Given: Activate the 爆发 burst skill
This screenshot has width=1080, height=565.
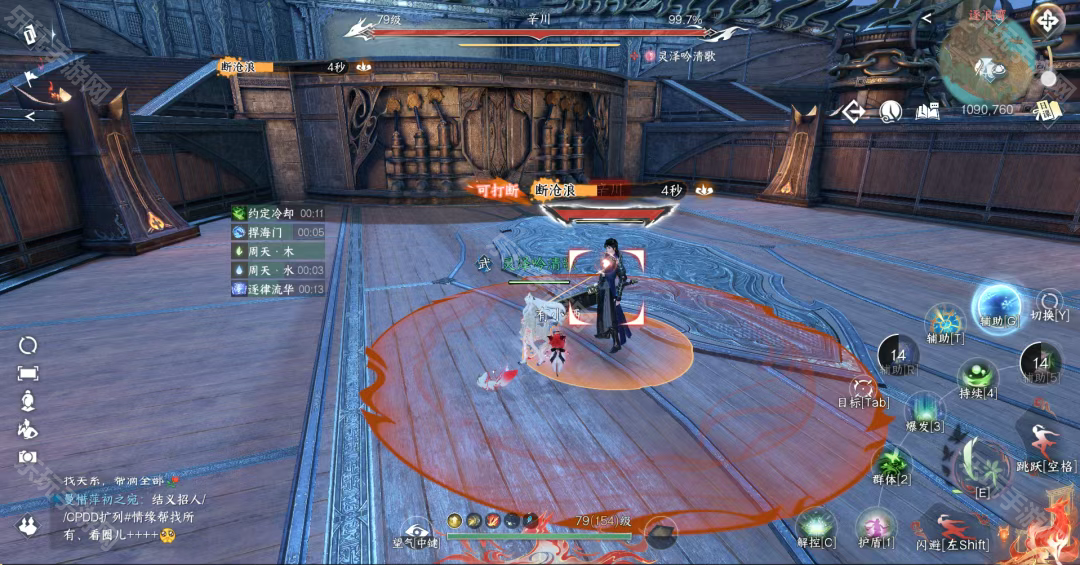Looking at the screenshot, I should pyautogui.click(x=924, y=412).
